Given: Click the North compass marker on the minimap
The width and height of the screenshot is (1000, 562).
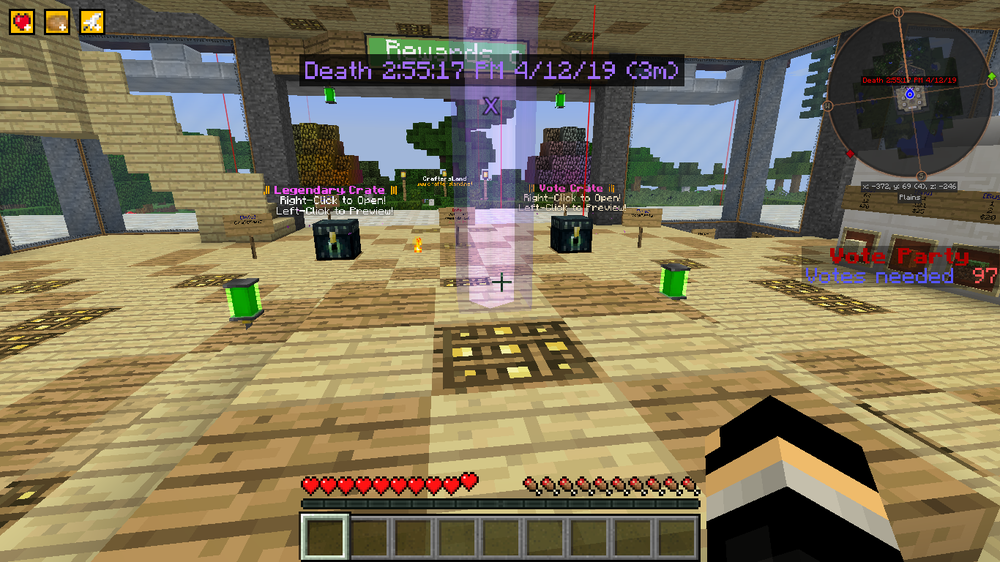Looking at the screenshot, I should coord(898,12).
